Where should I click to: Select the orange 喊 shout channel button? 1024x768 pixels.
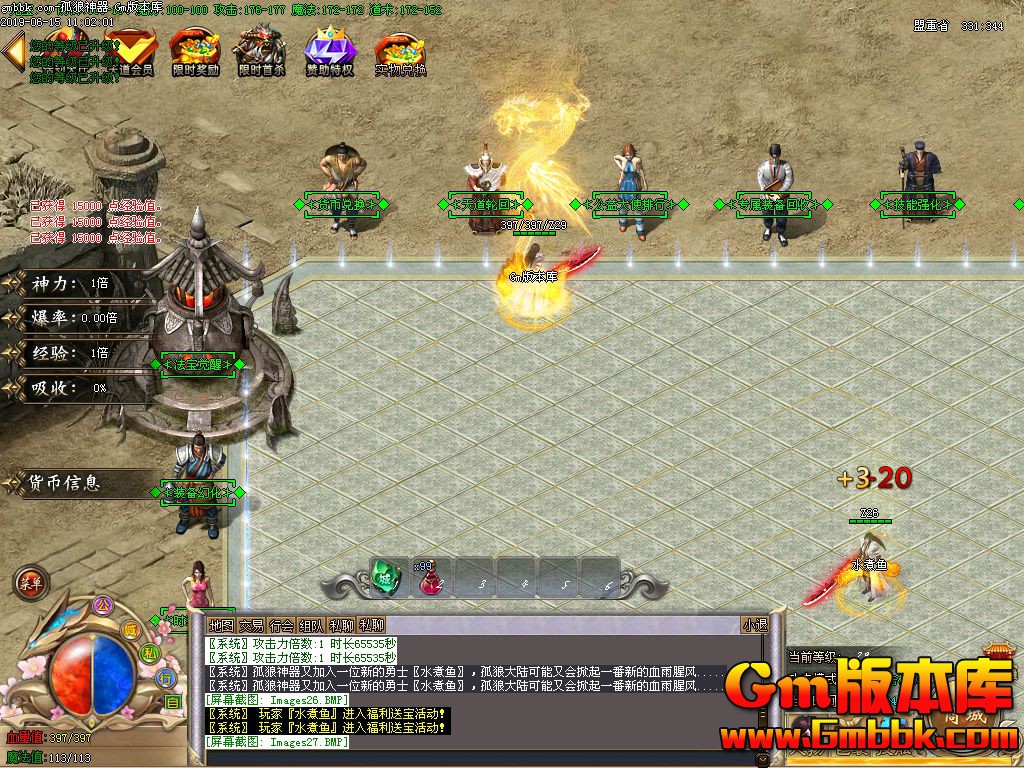[x=130, y=630]
